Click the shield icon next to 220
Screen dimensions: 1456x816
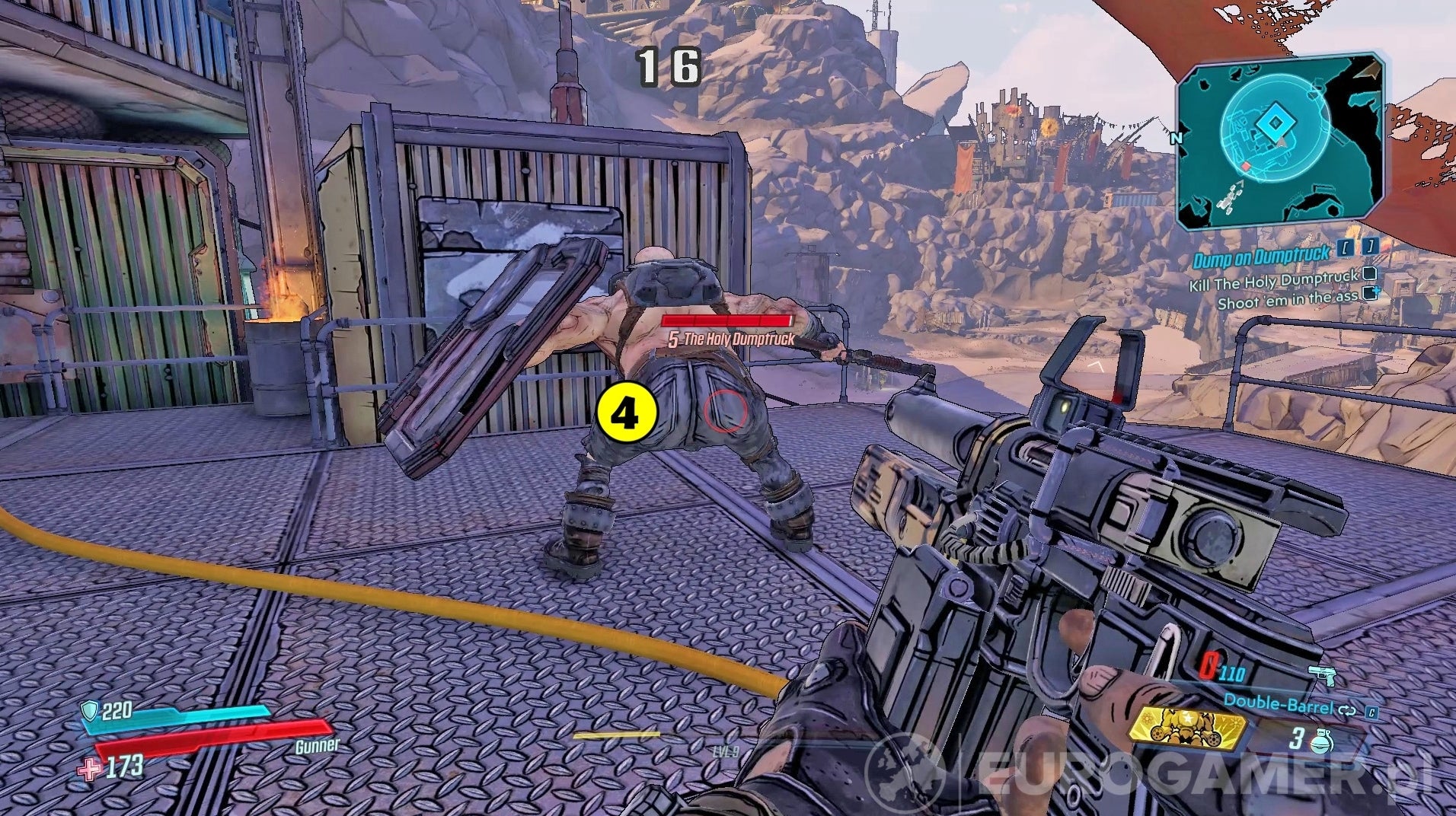click(x=89, y=710)
